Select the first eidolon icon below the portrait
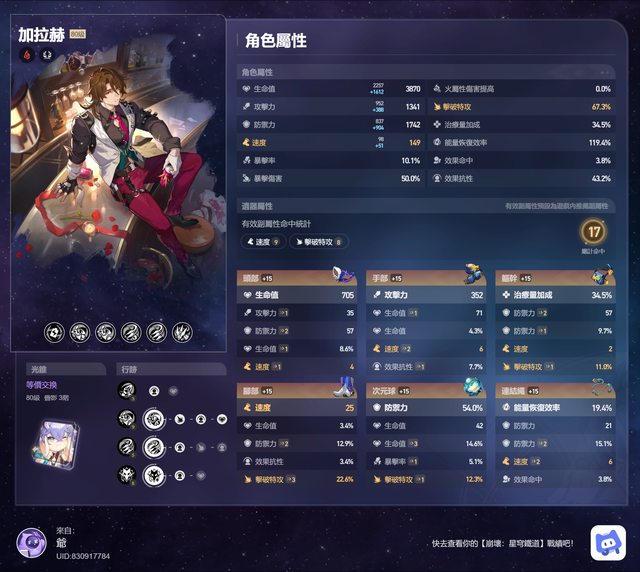Viewport: 640px width, 572px height. click(54, 332)
